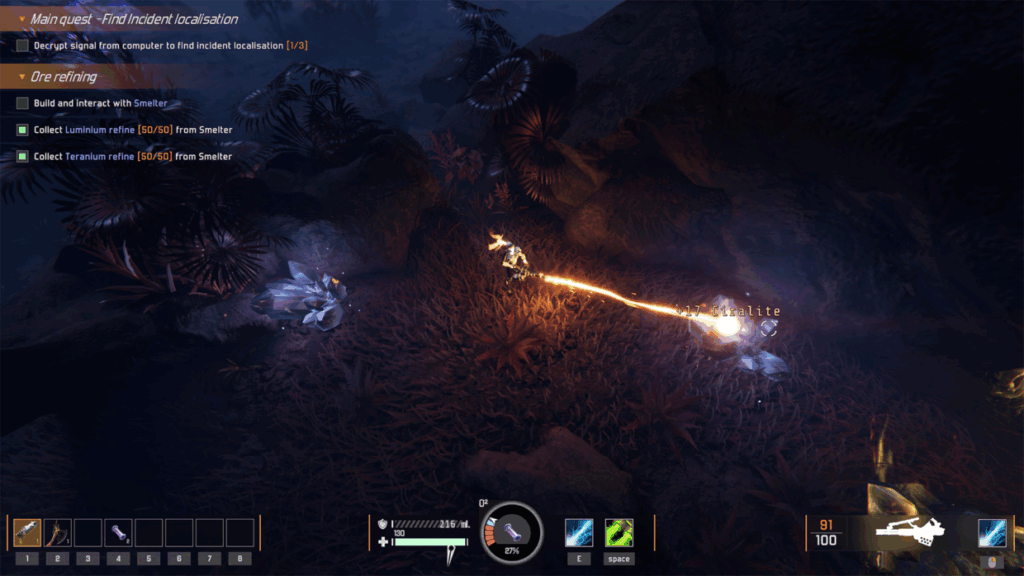Select the canister item in hotbar slot 4
This screenshot has height=576, width=1024.
[119, 532]
